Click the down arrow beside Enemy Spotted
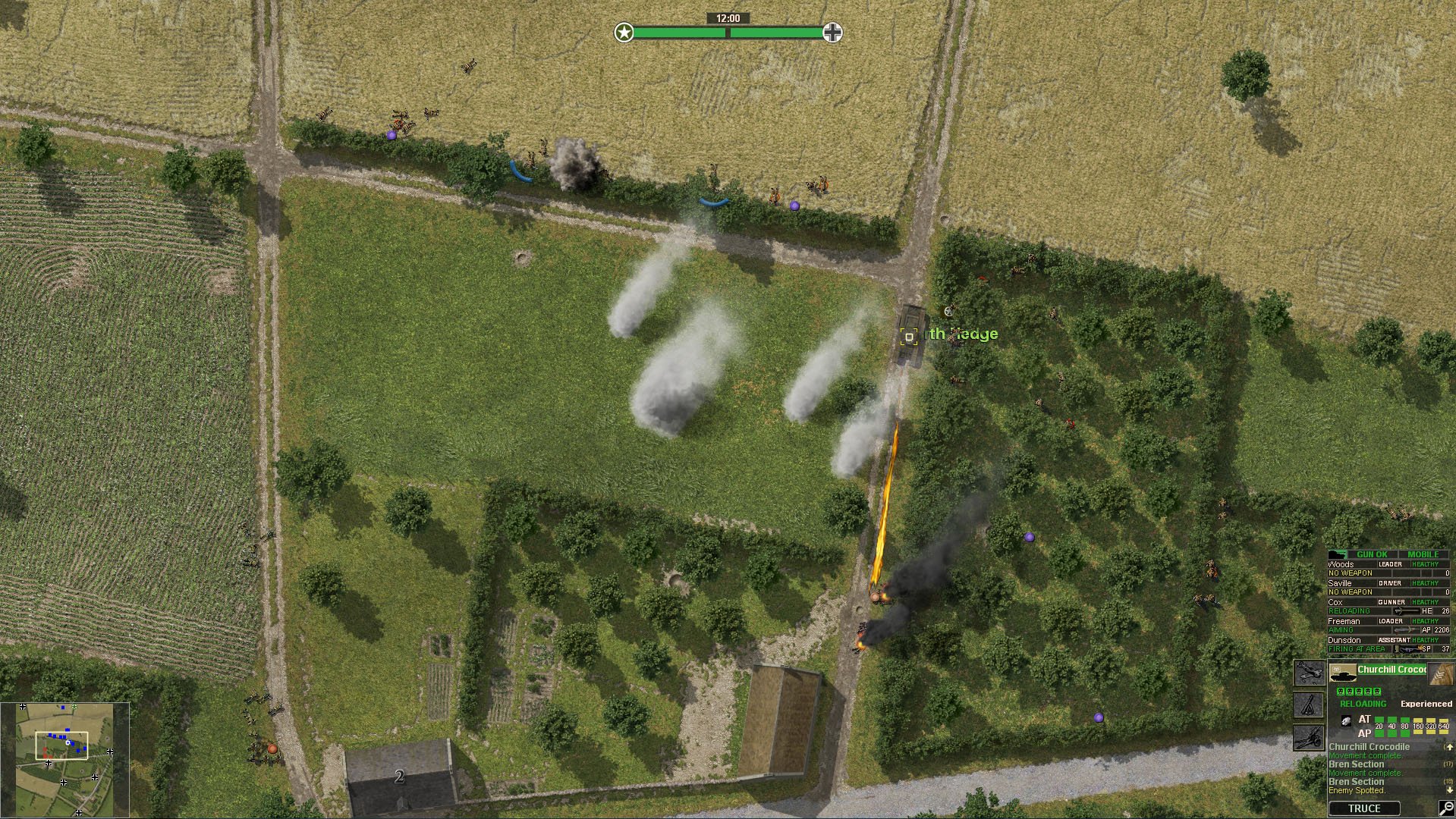This screenshot has width=1456, height=819. 1449,789
